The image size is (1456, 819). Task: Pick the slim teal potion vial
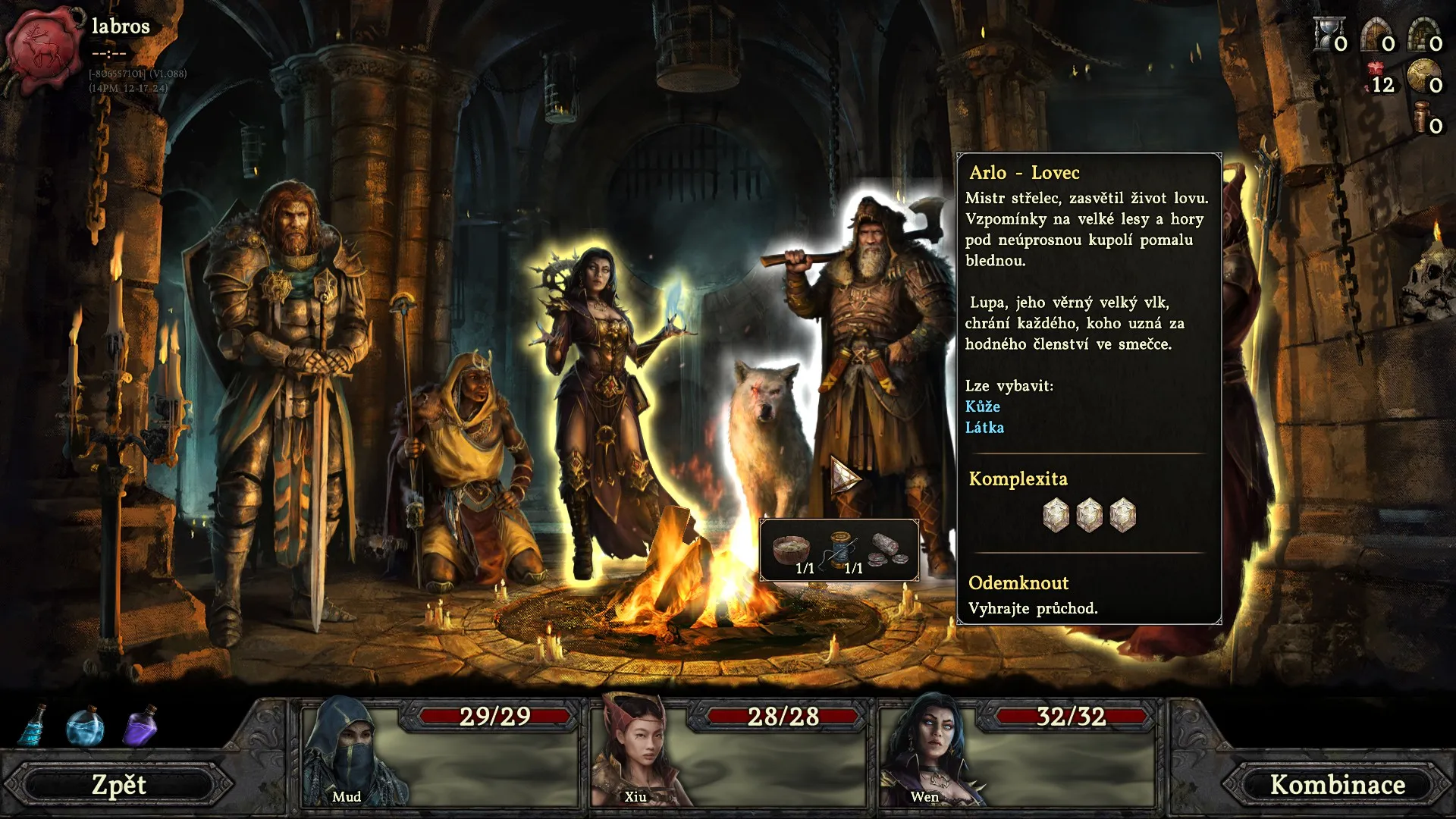[33, 726]
